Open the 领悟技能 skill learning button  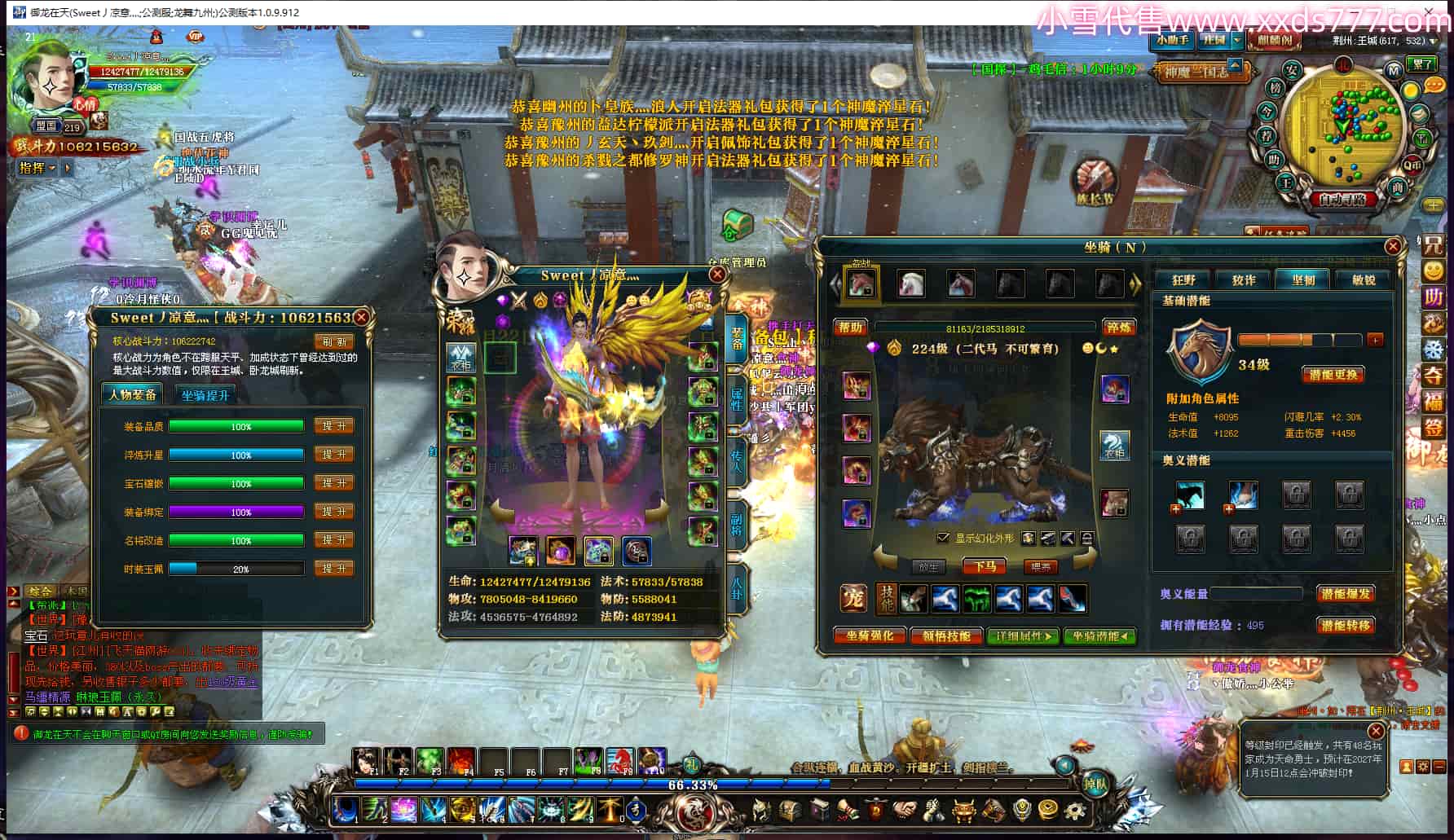pos(946,636)
